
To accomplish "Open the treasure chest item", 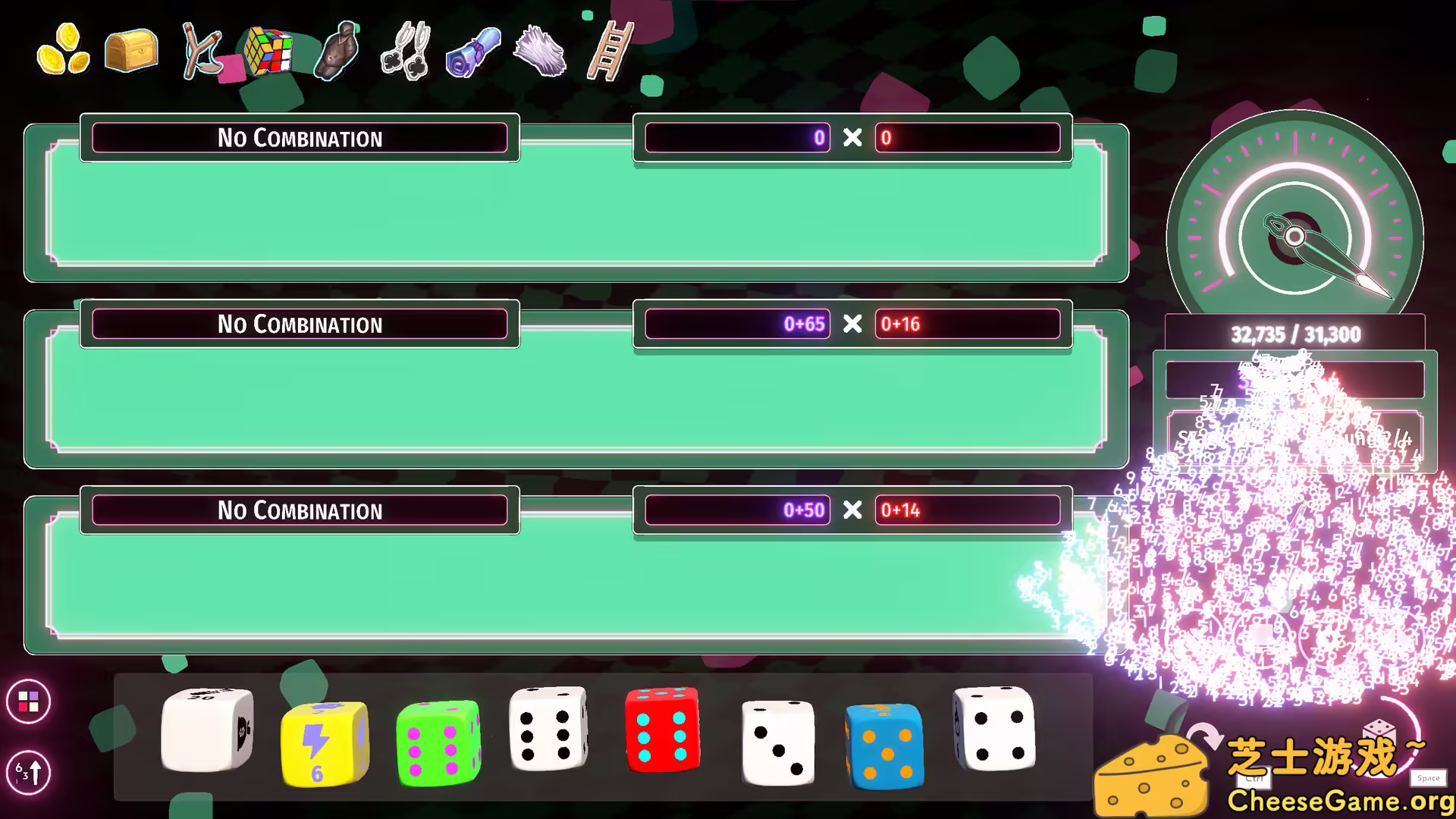I will [x=130, y=52].
